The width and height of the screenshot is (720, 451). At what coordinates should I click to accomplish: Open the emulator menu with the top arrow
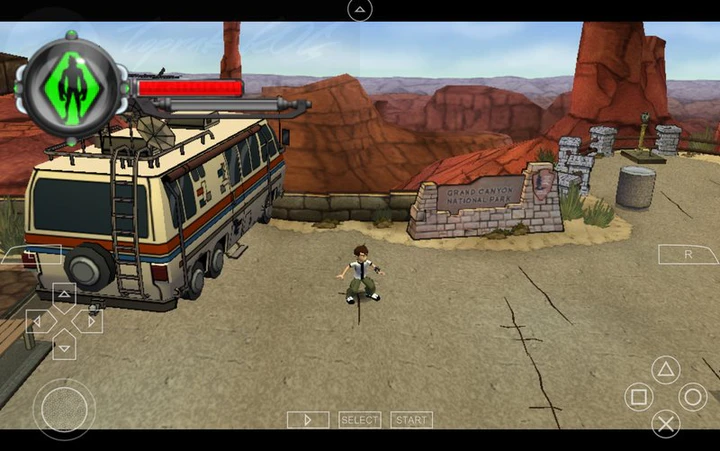(360, 11)
